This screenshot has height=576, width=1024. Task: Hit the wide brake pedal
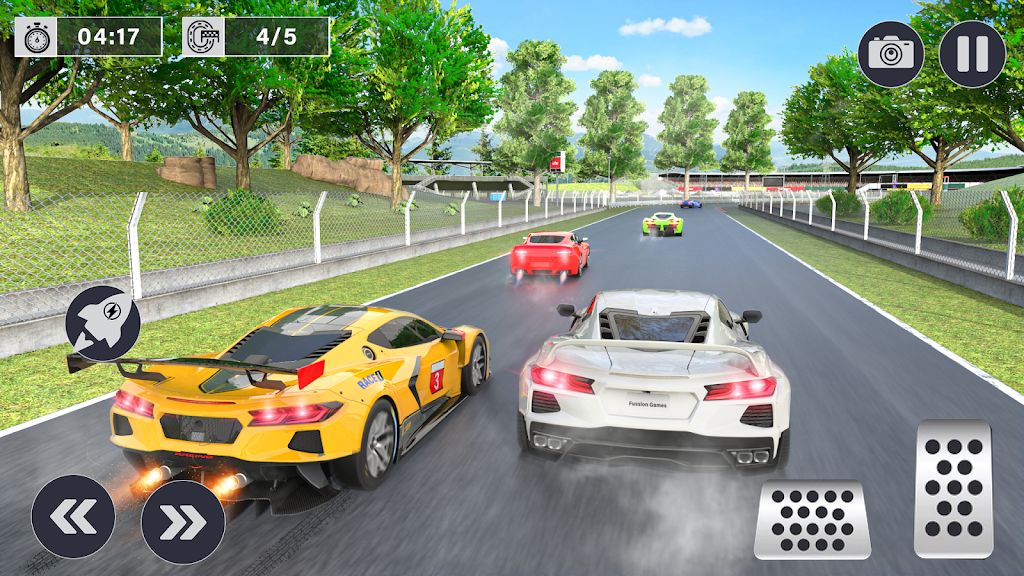pyautogui.click(x=812, y=520)
